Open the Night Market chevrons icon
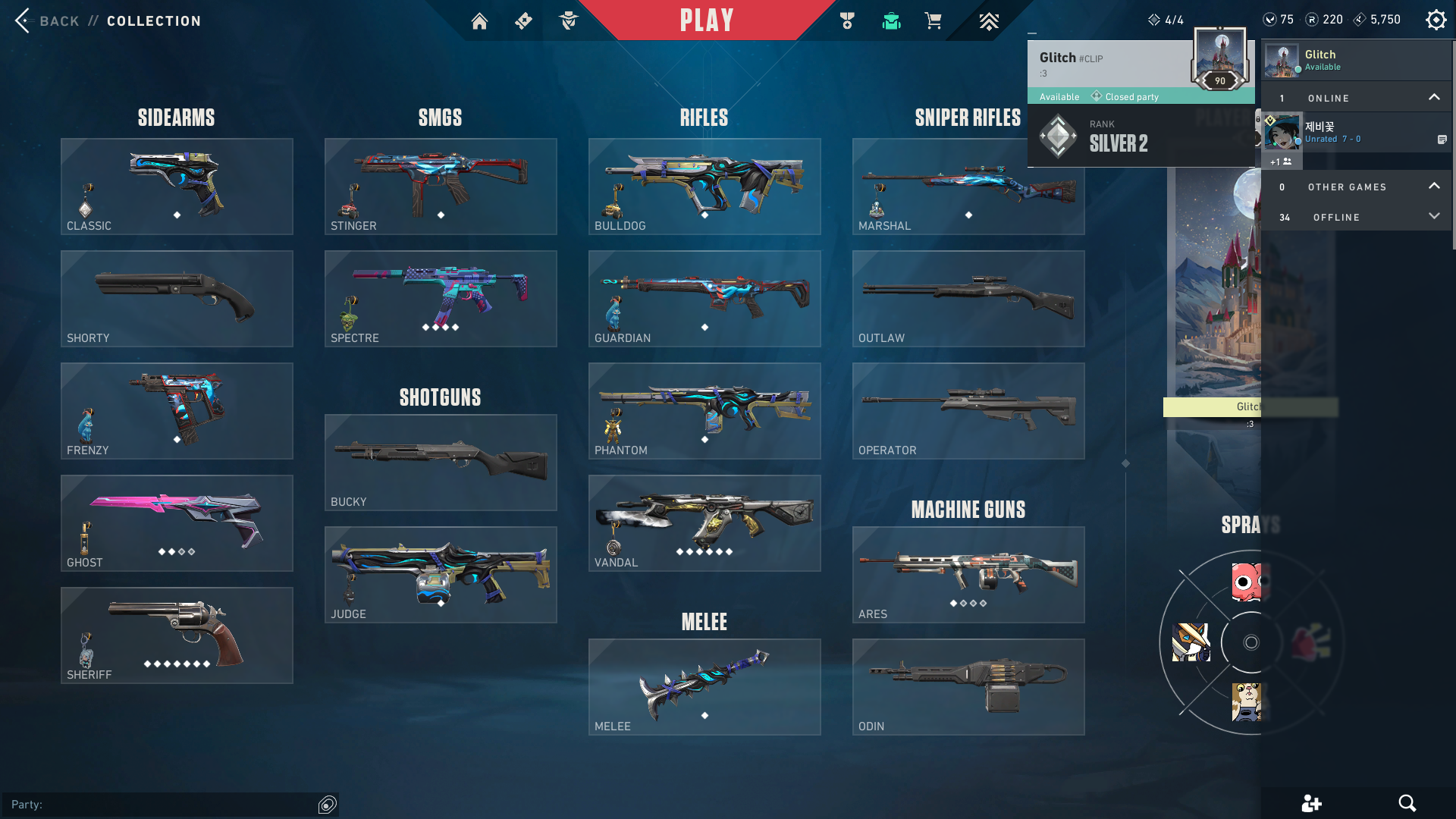The image size is (1456, 819). point(989,20)
